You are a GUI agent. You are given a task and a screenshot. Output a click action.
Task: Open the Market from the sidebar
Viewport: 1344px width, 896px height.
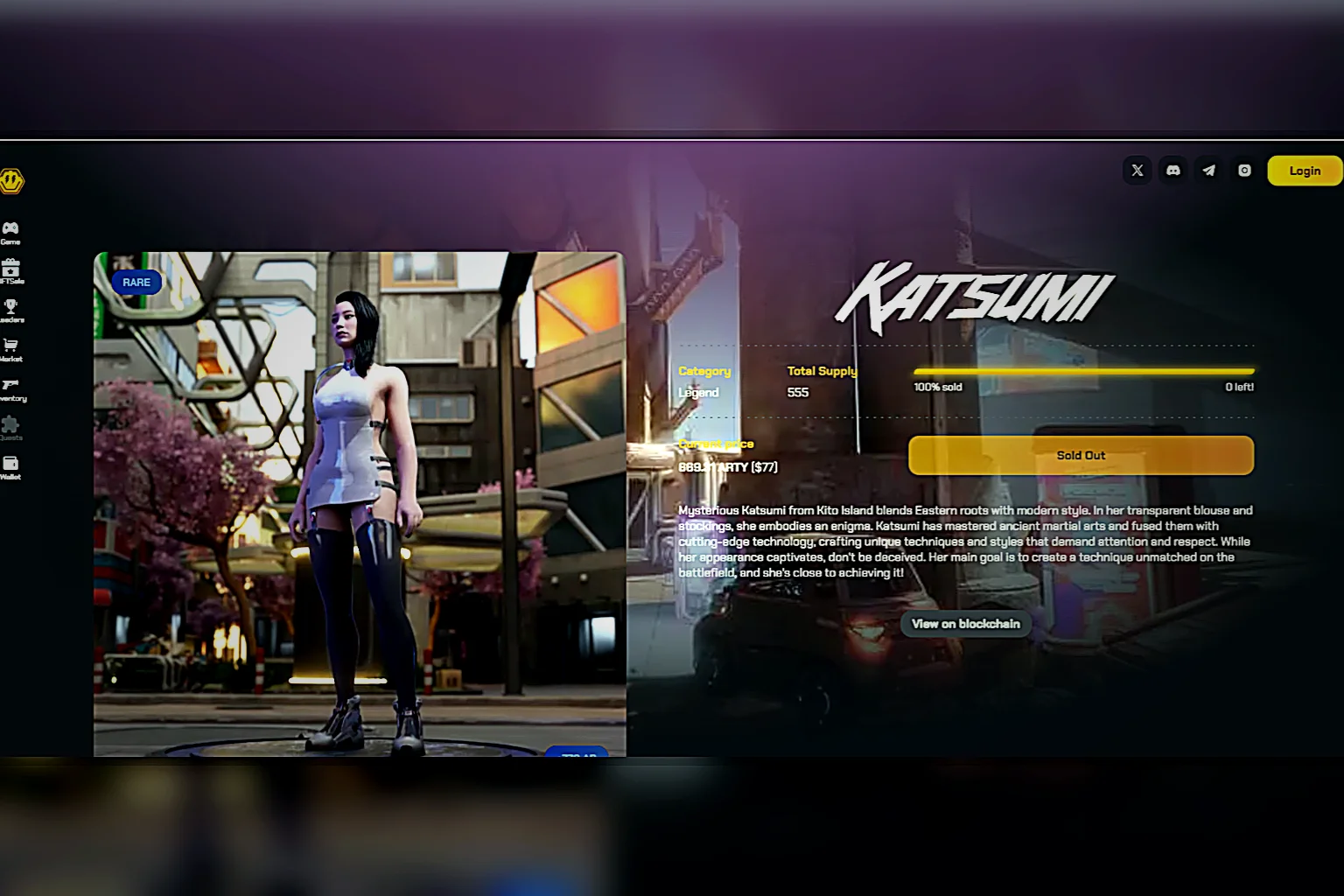pos(10,348)
